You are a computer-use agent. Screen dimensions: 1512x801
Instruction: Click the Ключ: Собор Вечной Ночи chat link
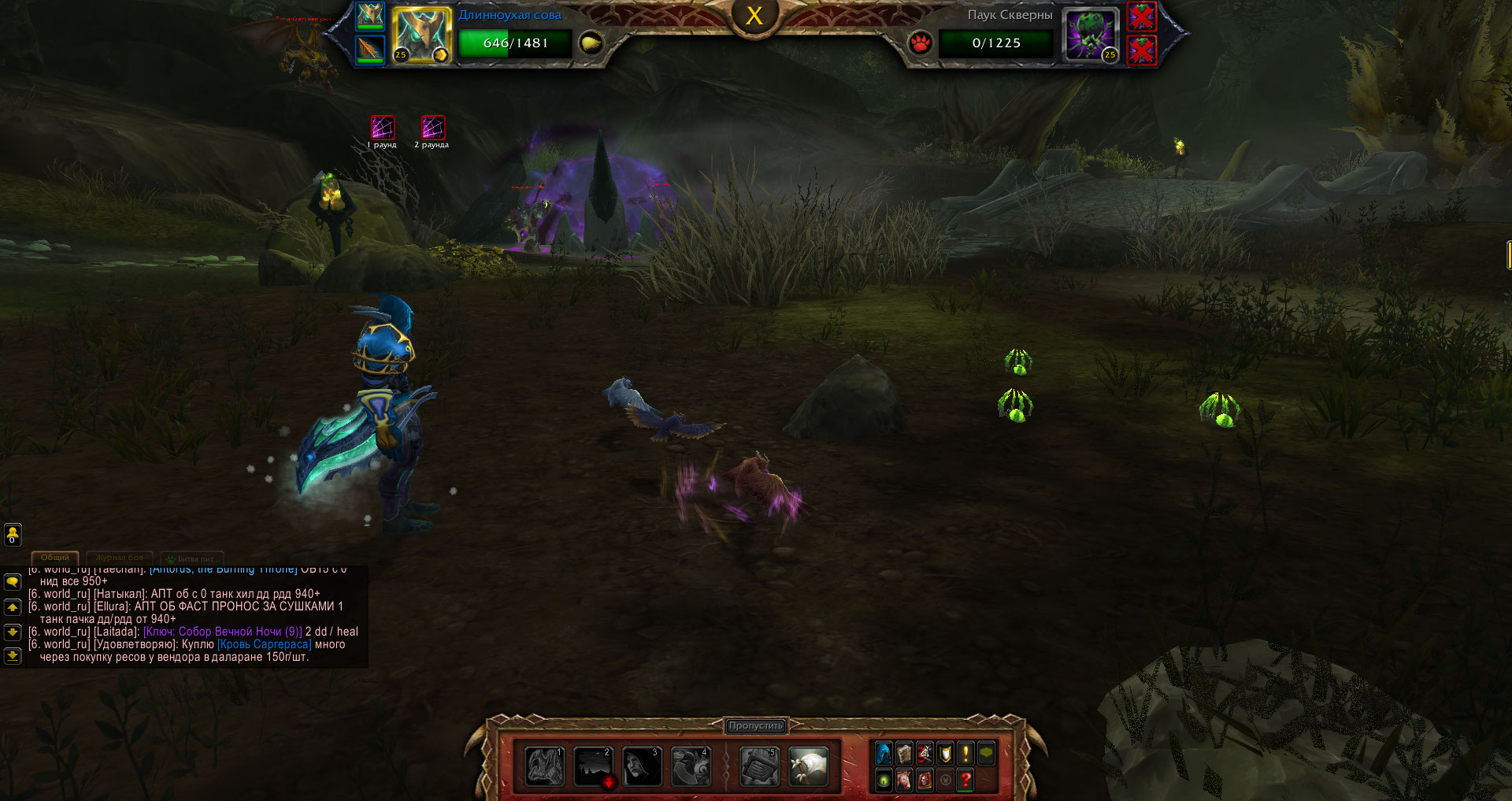(x=223, y=632)
